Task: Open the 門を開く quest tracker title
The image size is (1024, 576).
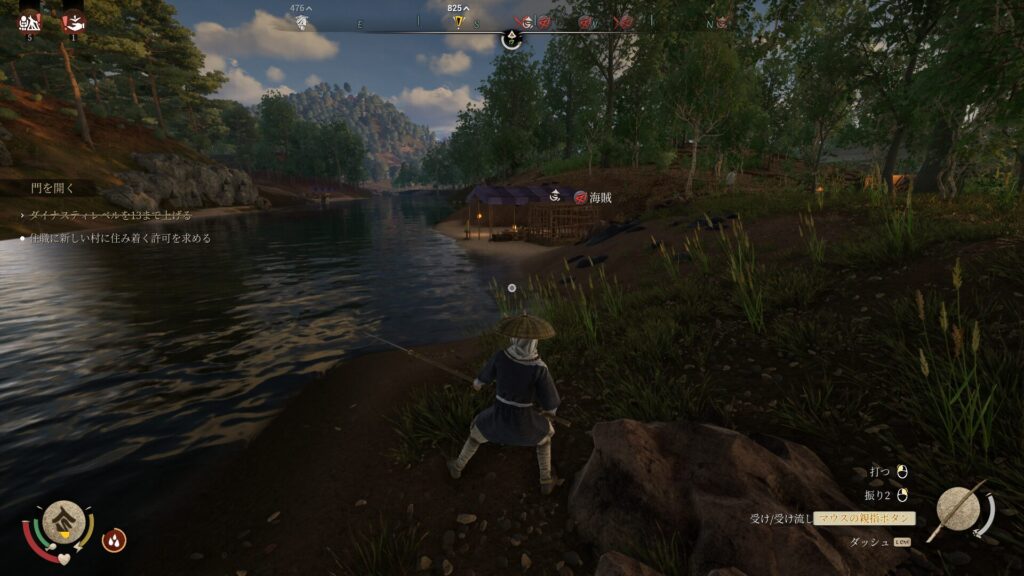Action: pyautogui.click(x=51, y=188)
